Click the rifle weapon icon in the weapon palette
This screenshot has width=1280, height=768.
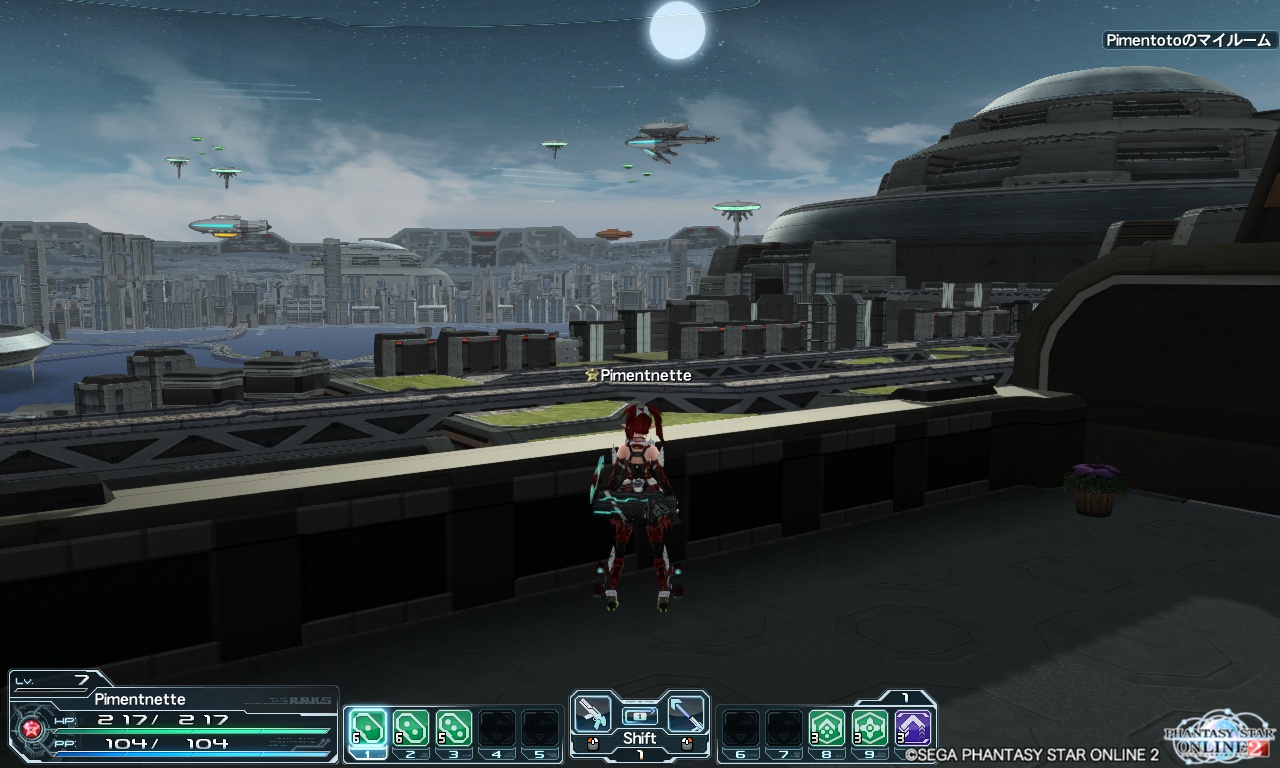pos(591,714)
